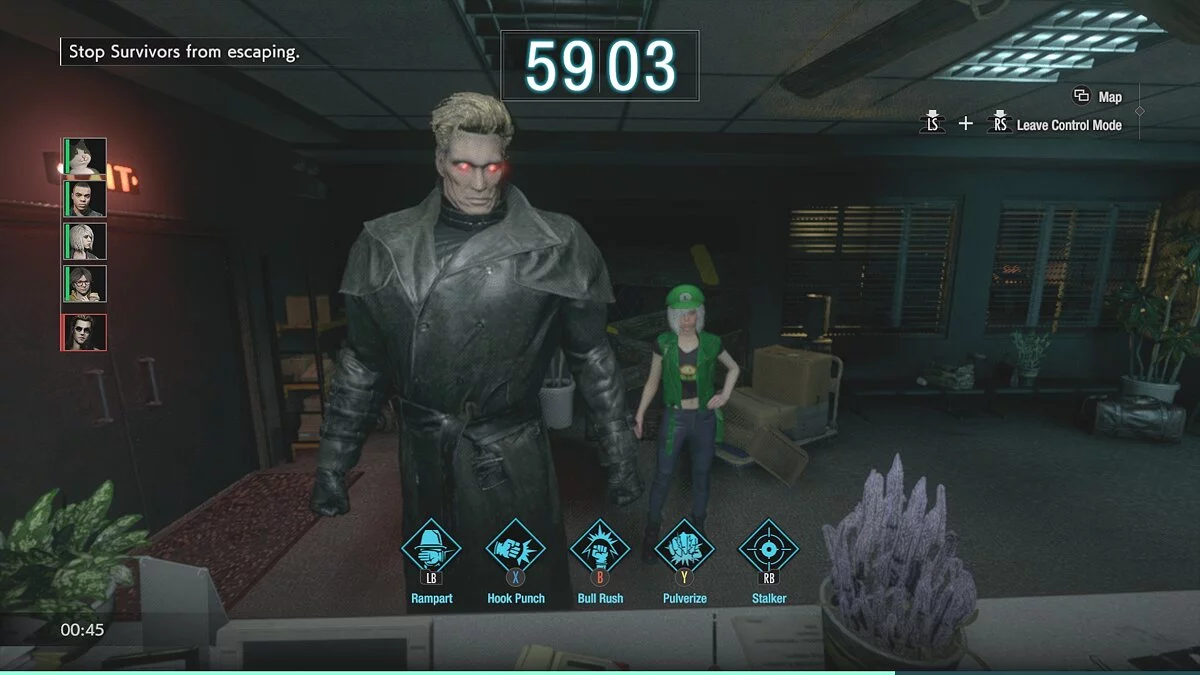Screen dimensions: 1200x675
Task: Select the white-haired woman survivor portrait
Action: (86, 241)
